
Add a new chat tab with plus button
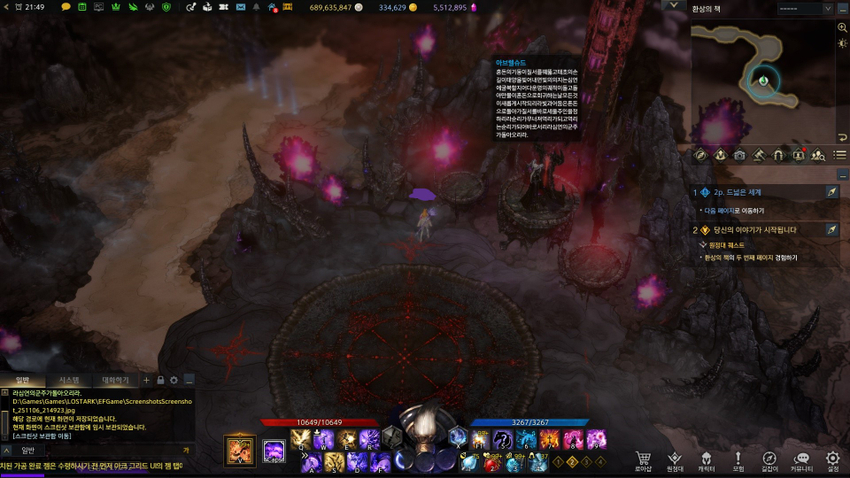146,380
